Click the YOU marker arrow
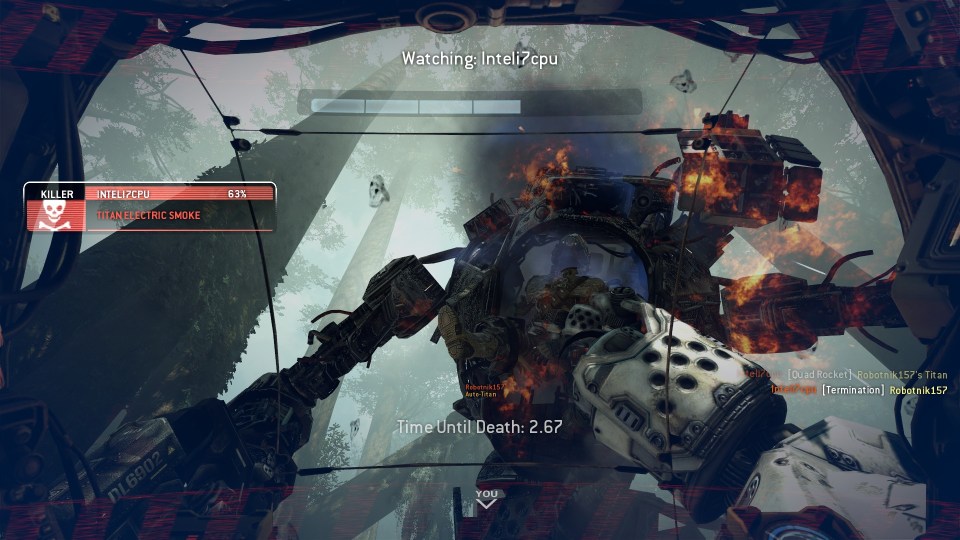The height and width of the screenshot is (540, 960). coord(486,504)
